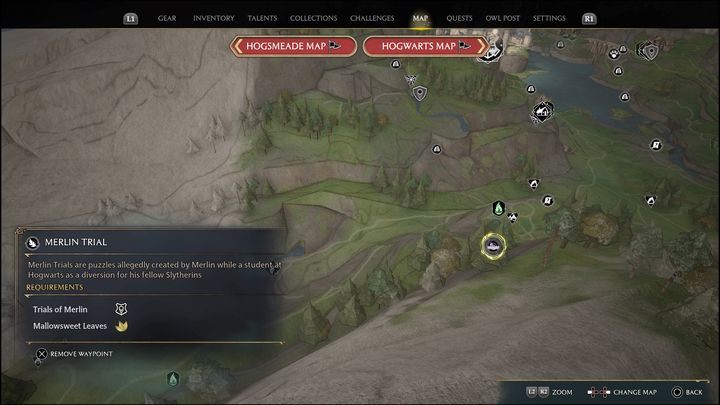The width and height of the screenshot is (720, 405).
Task: Switch to the Quests tab
Action: pyautogui.click(x=459, y=18)
